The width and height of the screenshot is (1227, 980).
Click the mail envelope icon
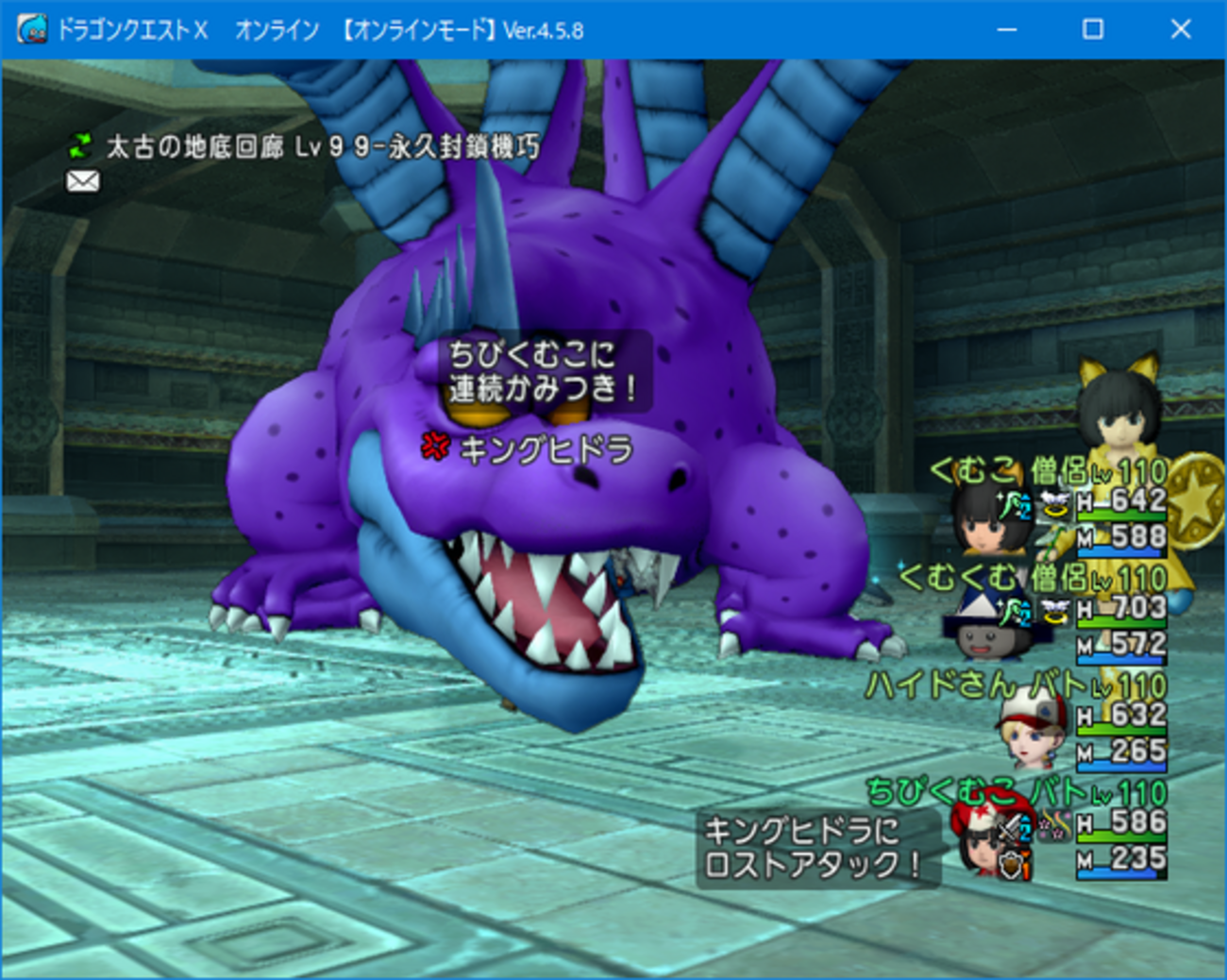(x=83, y=179)
